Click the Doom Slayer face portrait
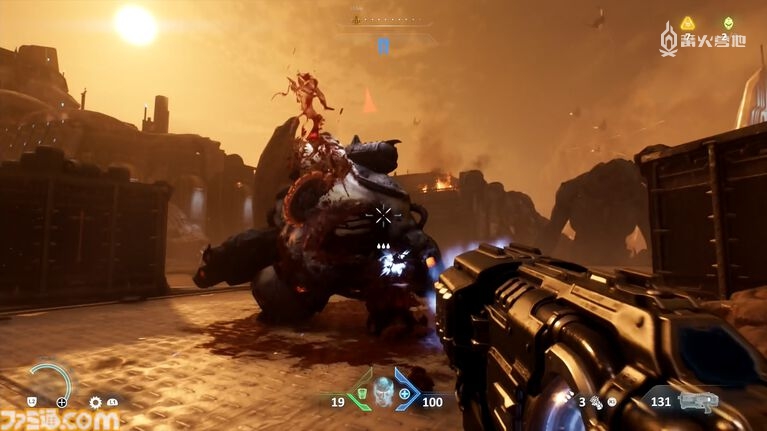The height and width of the screenshot is (431, 767). pos(381,392)
